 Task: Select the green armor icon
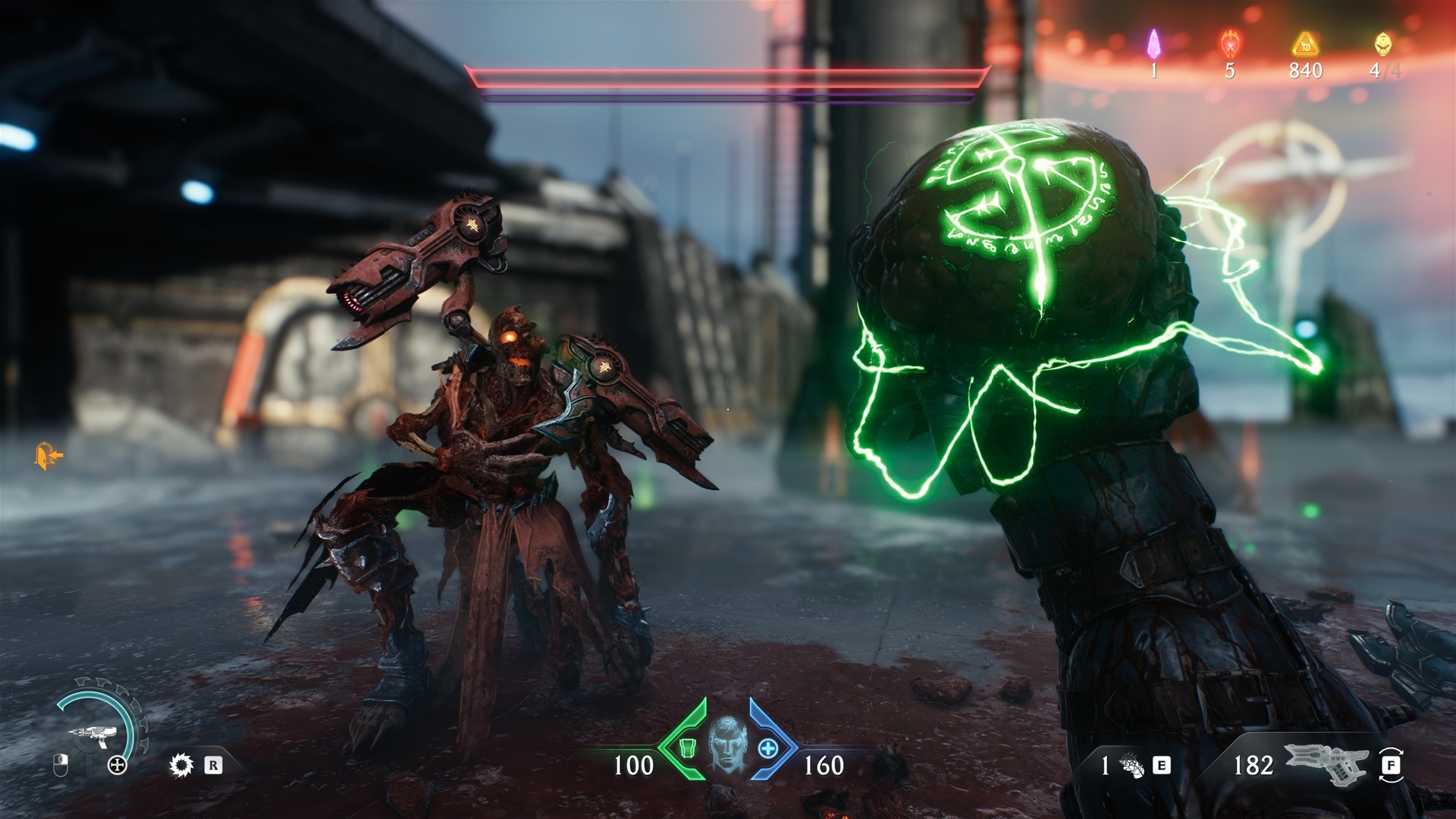688,748
